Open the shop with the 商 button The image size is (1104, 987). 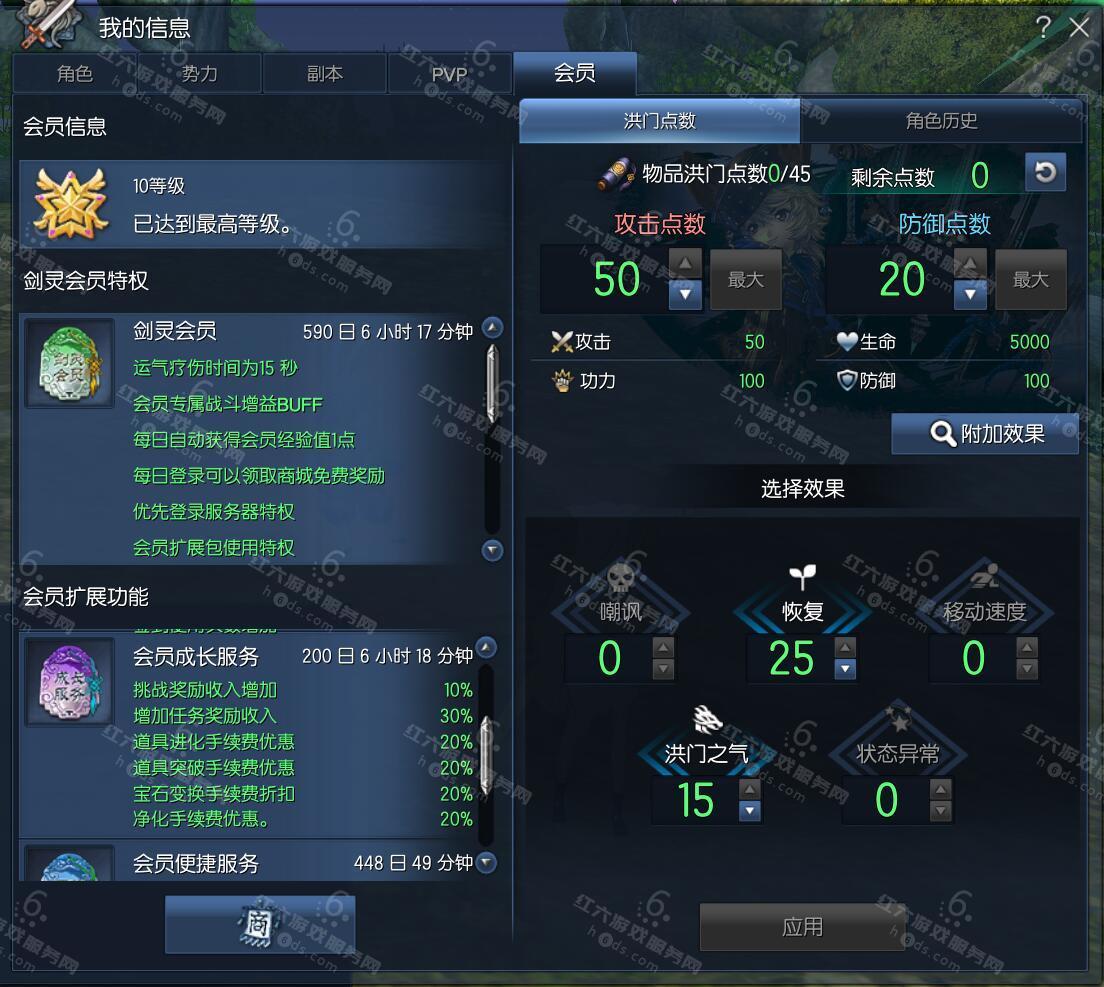260,925
